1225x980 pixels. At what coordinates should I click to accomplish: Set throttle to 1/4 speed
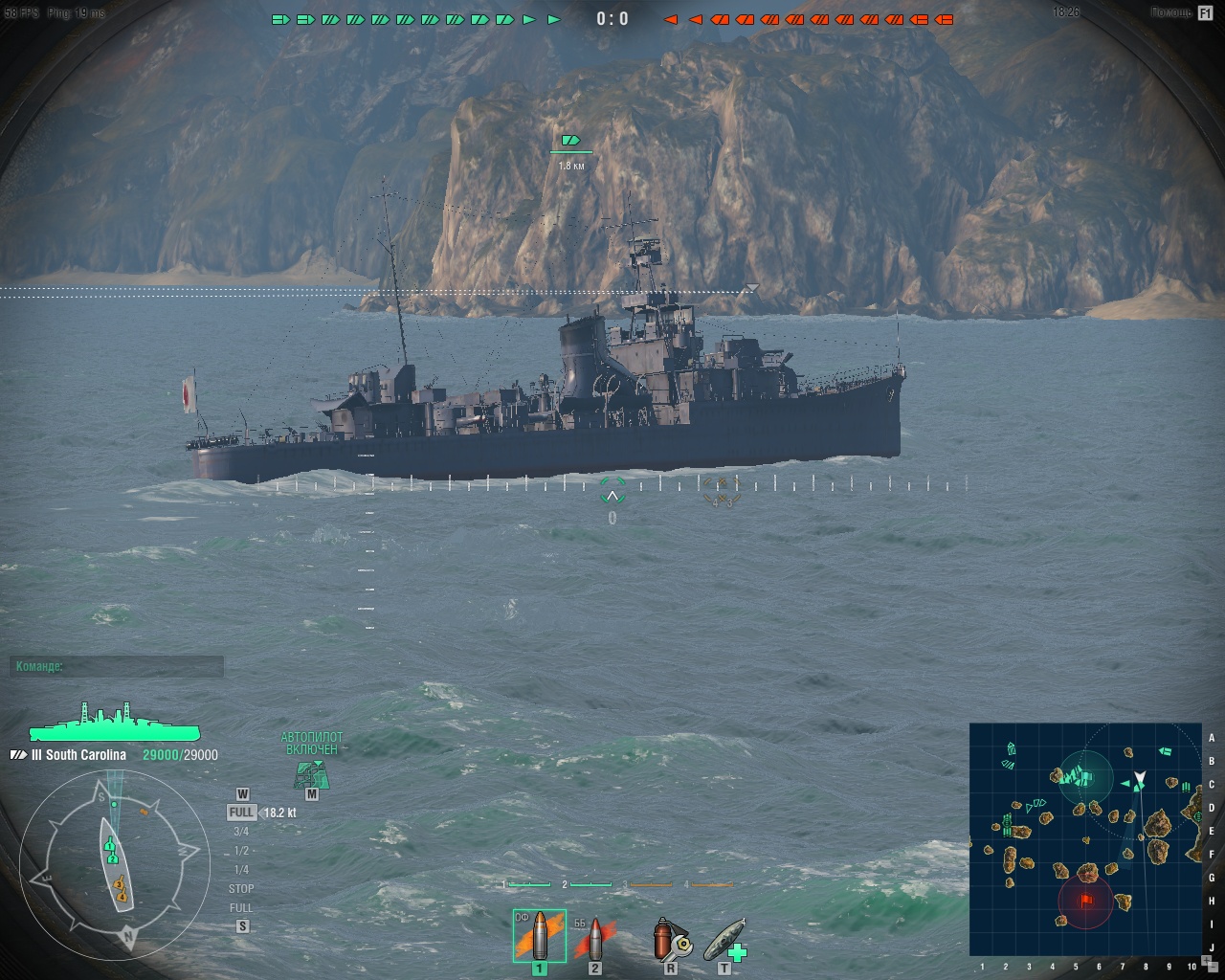(241, 870)
